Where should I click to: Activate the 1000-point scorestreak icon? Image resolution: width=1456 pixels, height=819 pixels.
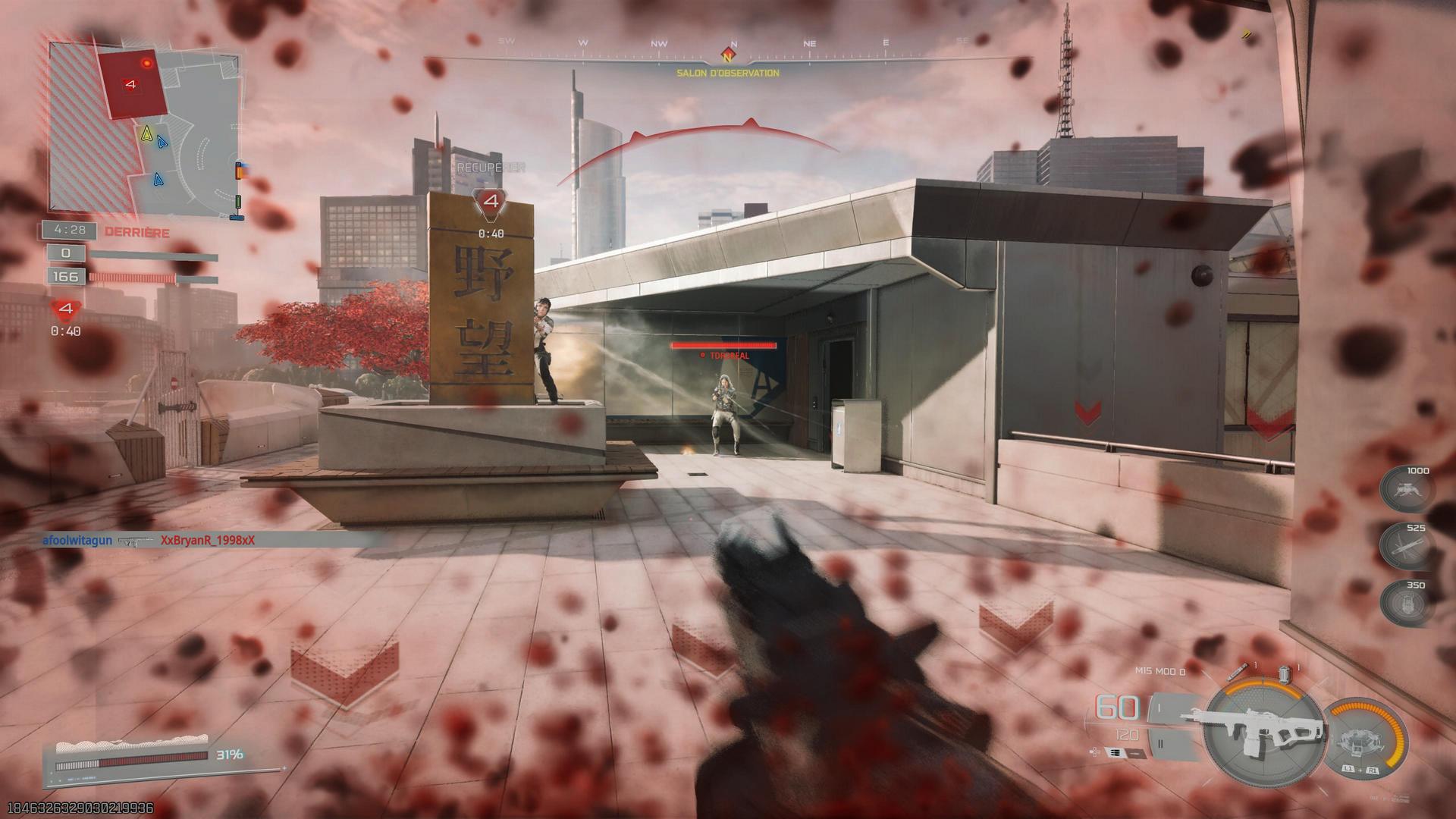1406,490
